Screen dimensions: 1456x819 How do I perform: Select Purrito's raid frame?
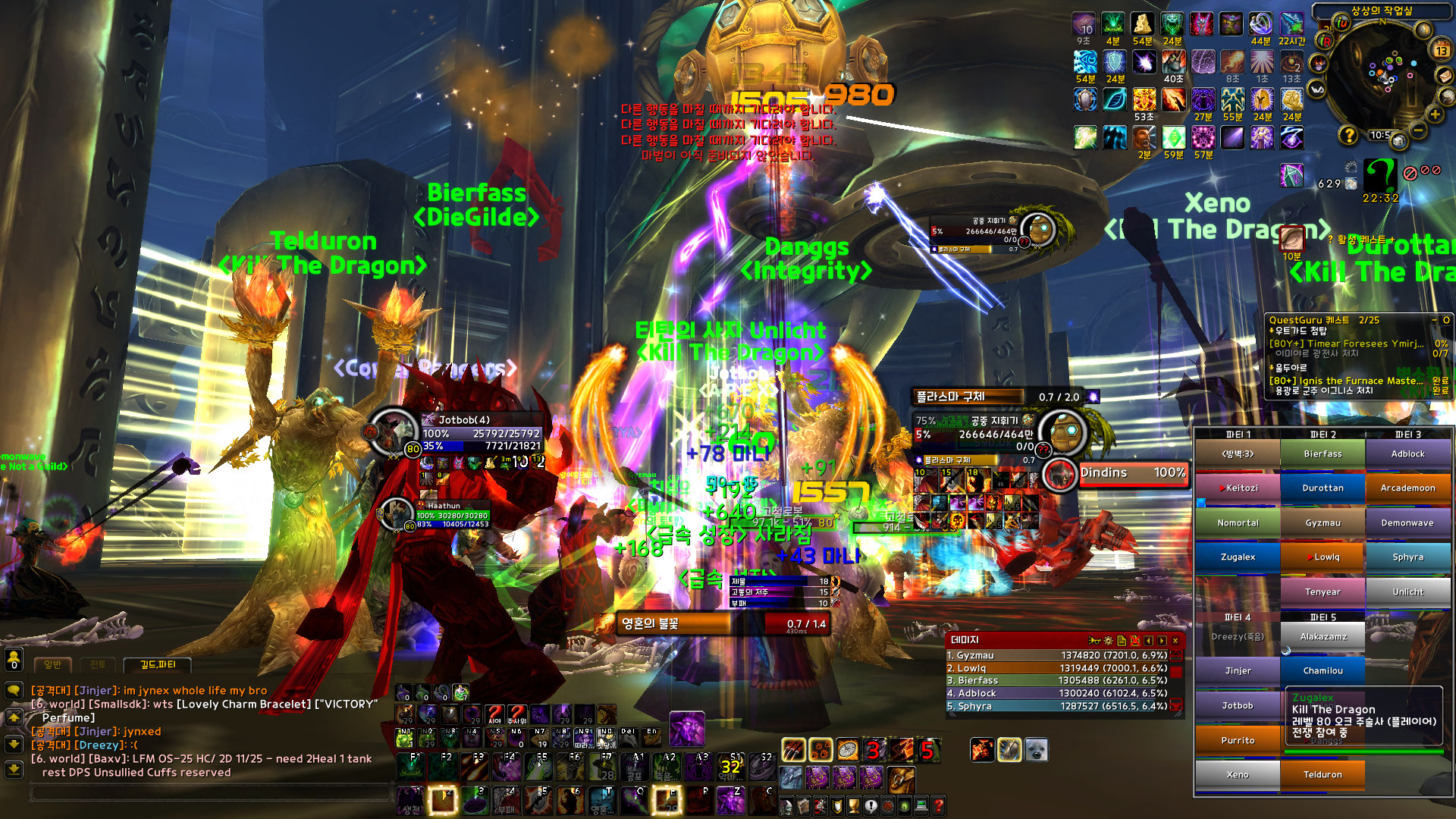tap(1238, 741)
